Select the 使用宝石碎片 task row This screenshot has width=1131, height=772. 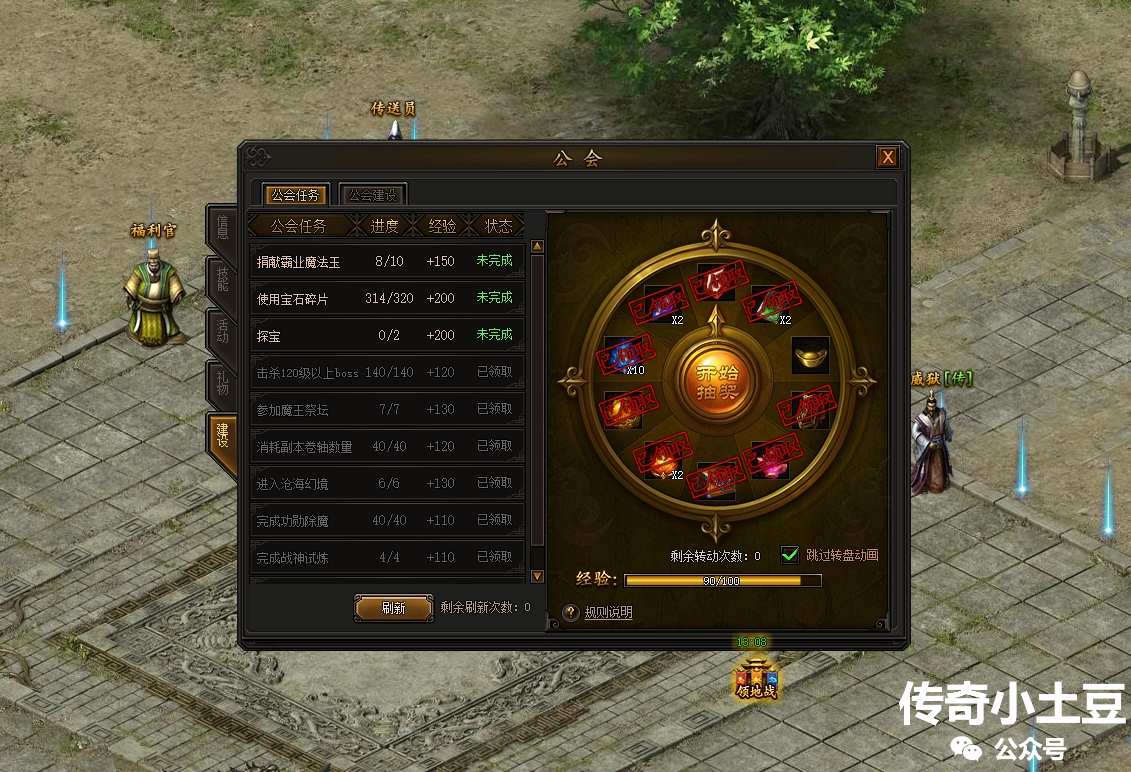[x=386, y=298]
